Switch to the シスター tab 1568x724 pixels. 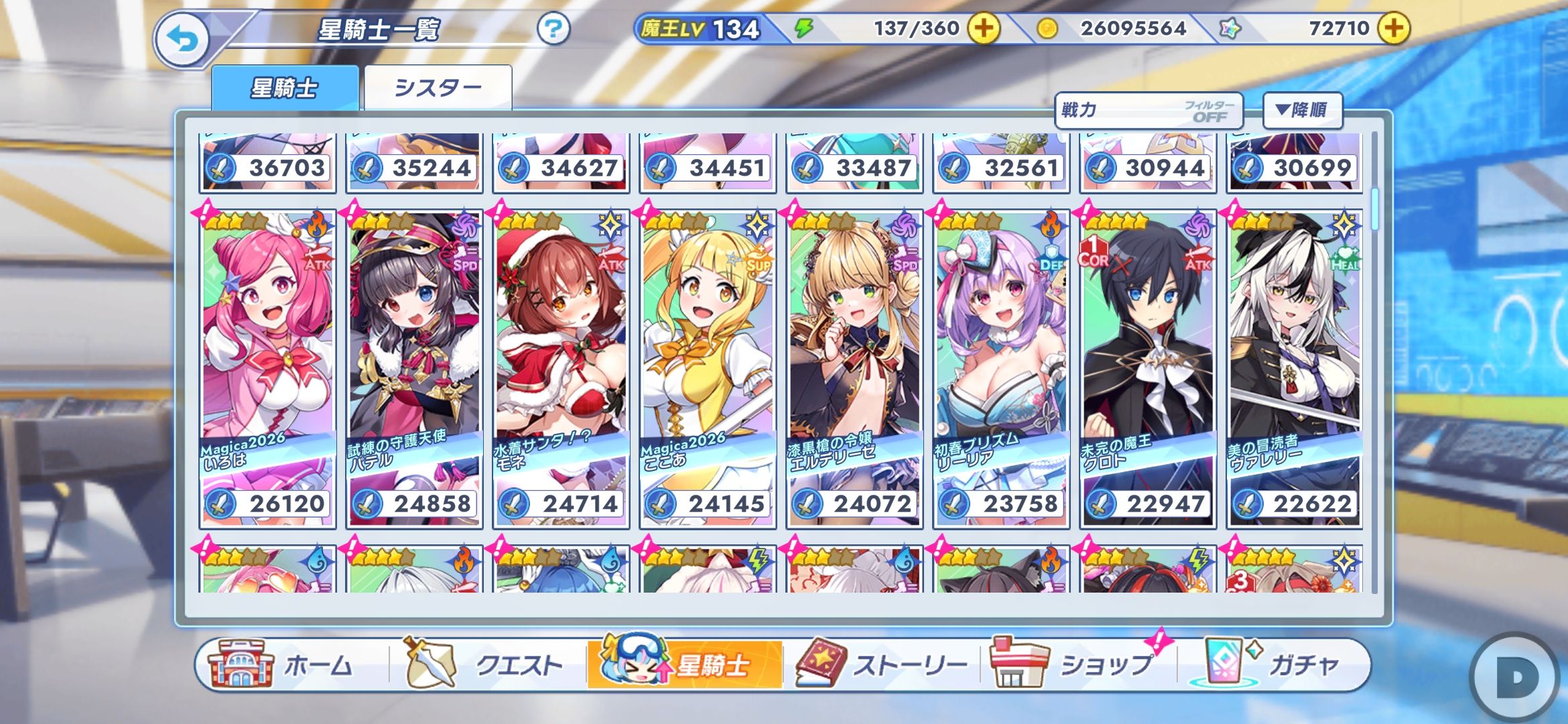[x=438, y=88]
